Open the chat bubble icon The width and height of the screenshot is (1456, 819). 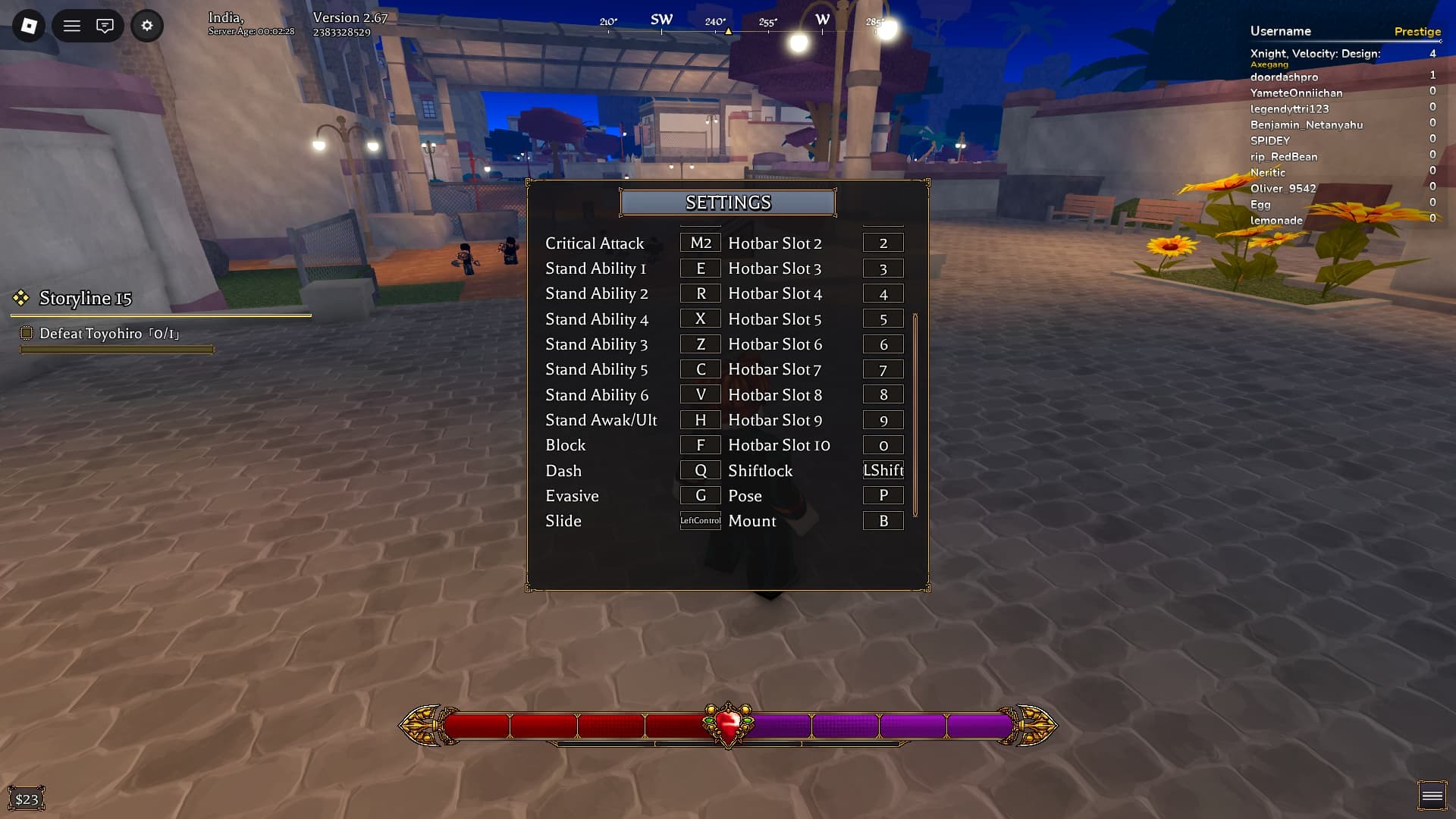[105, 25]
